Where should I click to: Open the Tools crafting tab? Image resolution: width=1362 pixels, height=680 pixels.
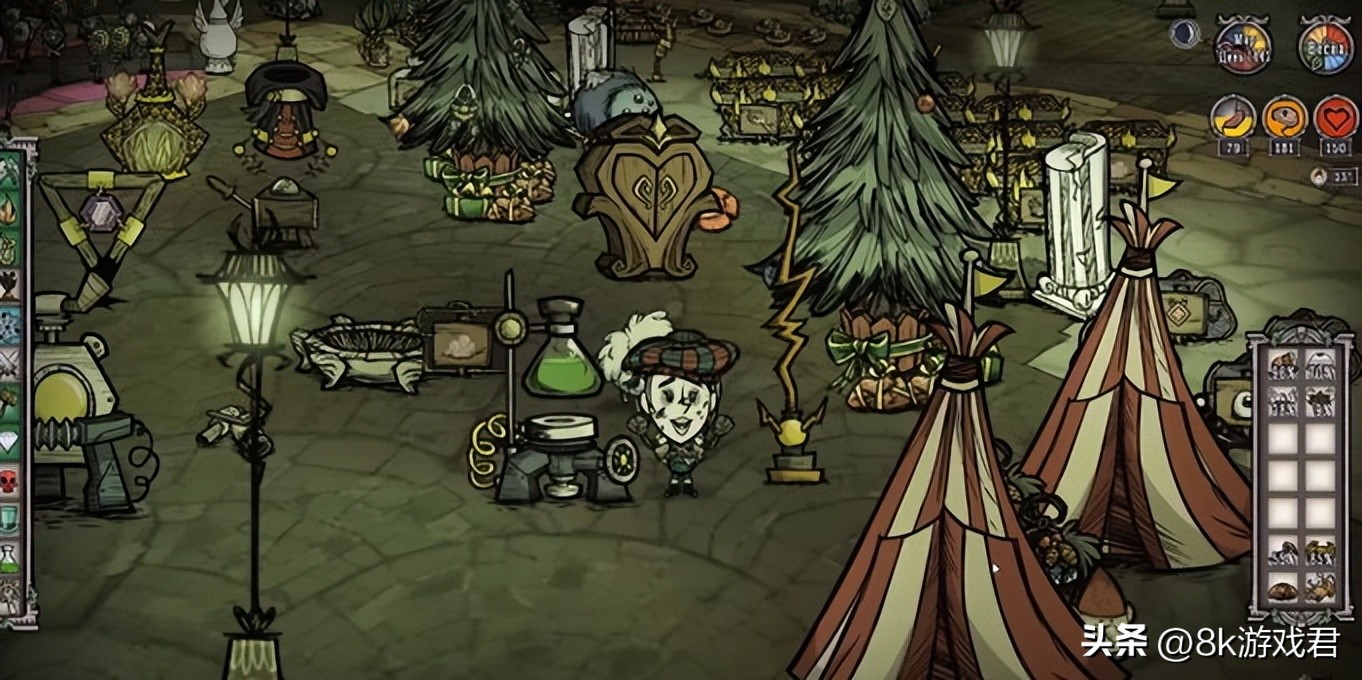click(10, 172)
